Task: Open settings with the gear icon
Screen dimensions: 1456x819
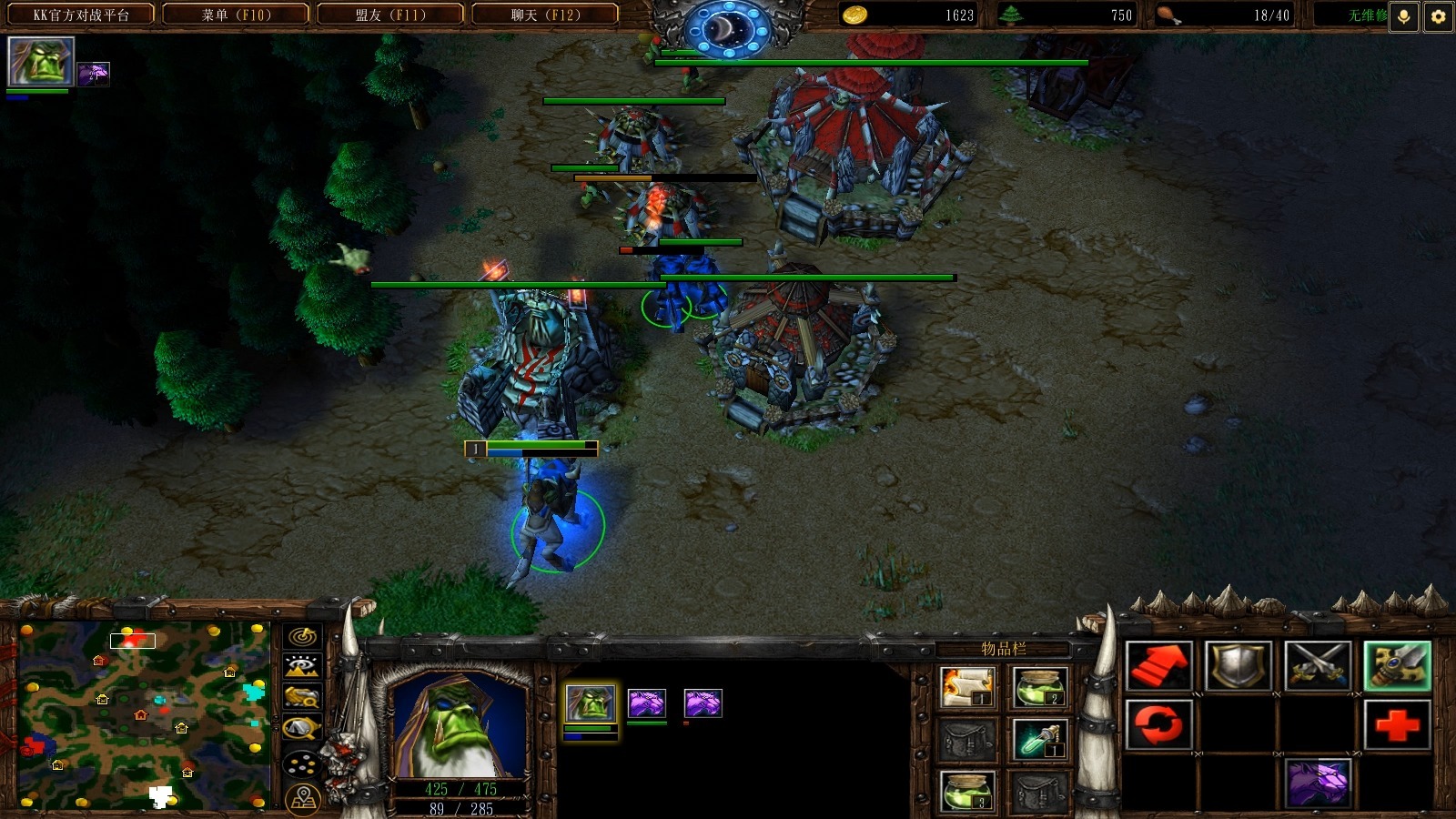Action: [x=1438, y=16]
